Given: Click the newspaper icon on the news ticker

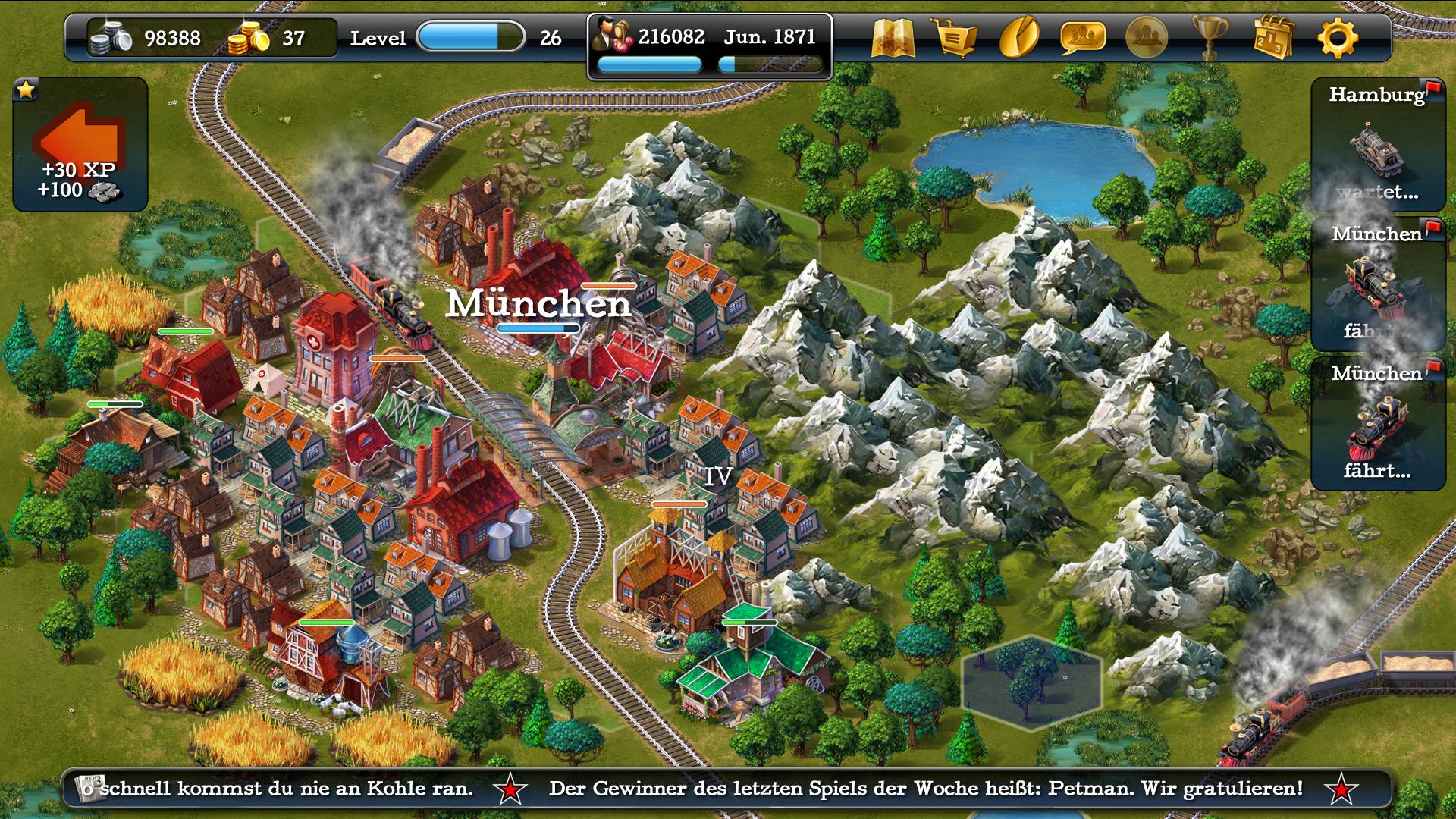Looking at the screenshot, I should tap(90, 789).
